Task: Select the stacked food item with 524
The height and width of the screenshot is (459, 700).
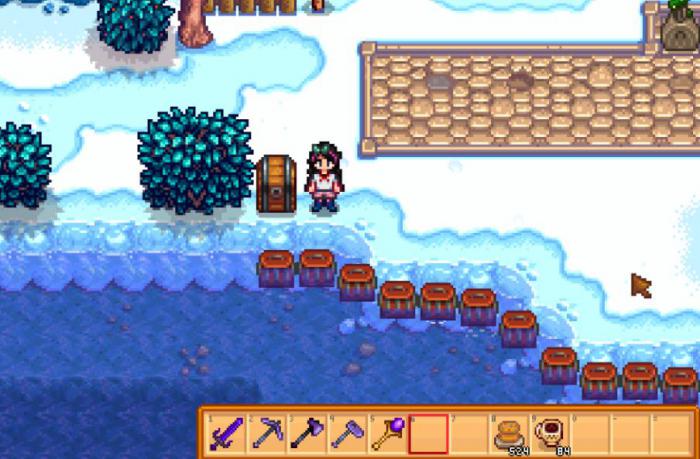Action: (510, 432)
